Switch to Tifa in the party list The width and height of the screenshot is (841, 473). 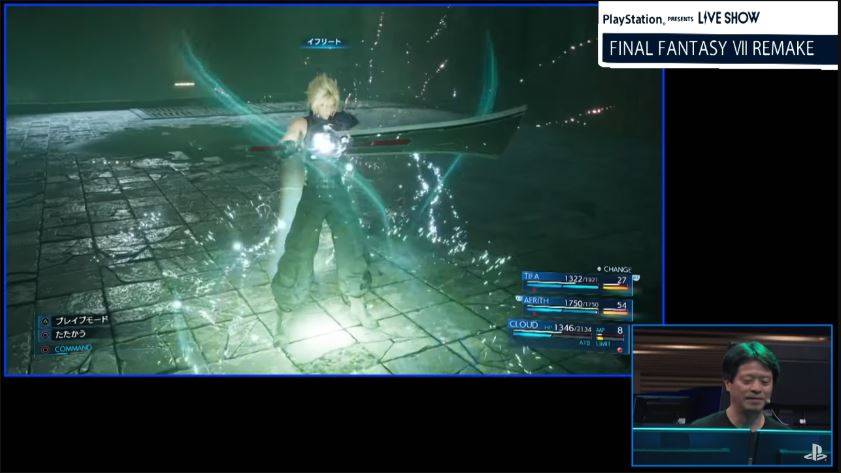coord(576,281)
